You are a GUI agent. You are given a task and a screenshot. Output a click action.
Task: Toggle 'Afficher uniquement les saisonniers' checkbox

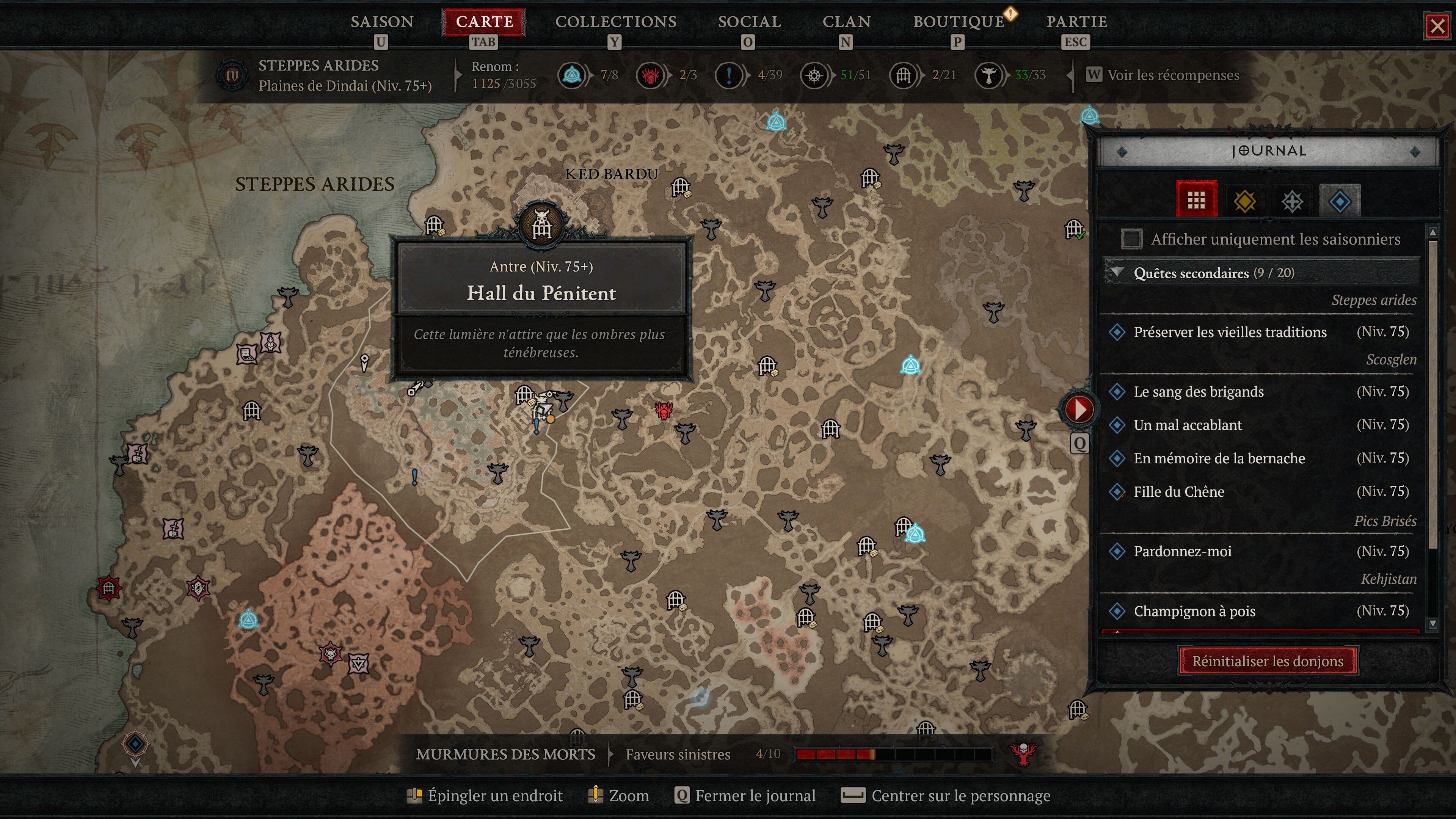[1131, 239]
